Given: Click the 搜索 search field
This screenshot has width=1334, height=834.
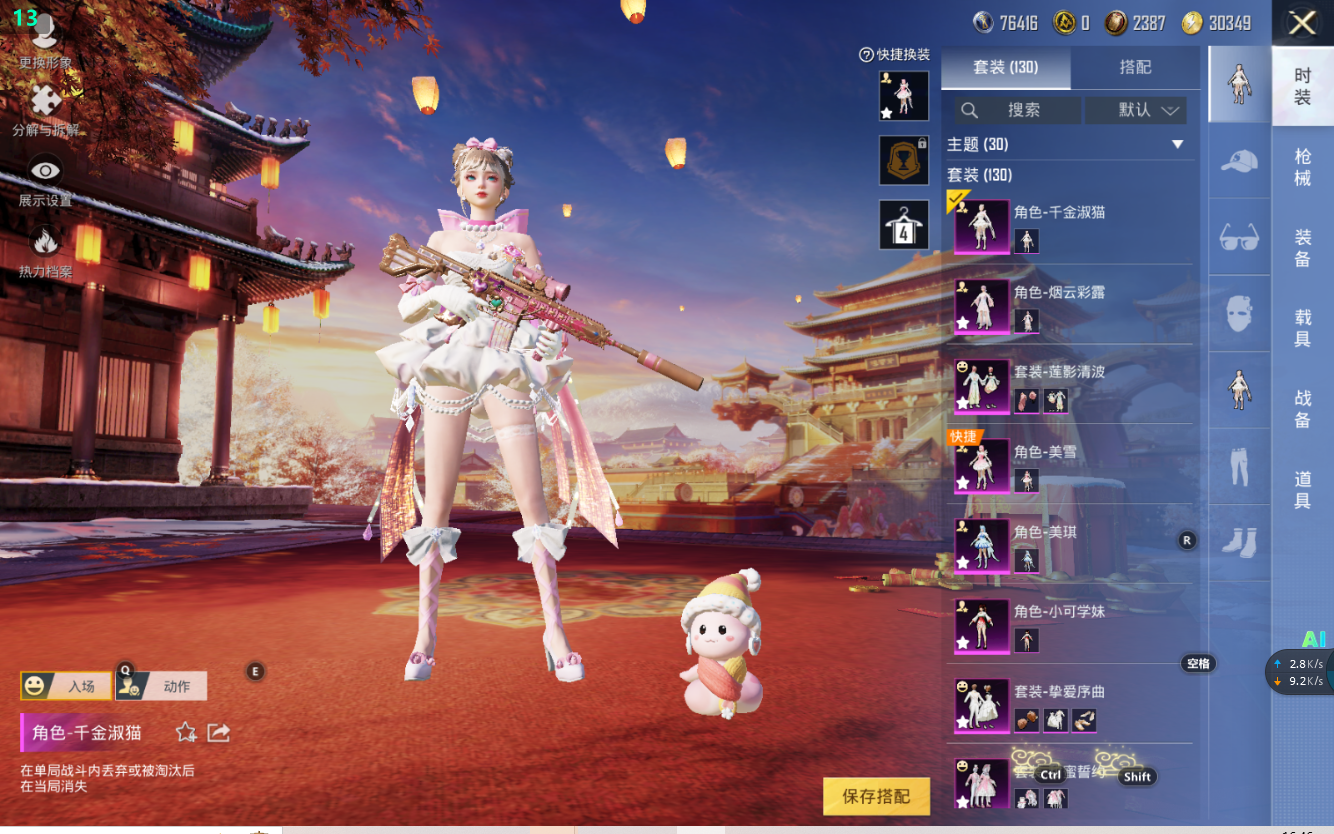Looking at the screenshot, I should pyautogui.click(x=1018, y=110).
